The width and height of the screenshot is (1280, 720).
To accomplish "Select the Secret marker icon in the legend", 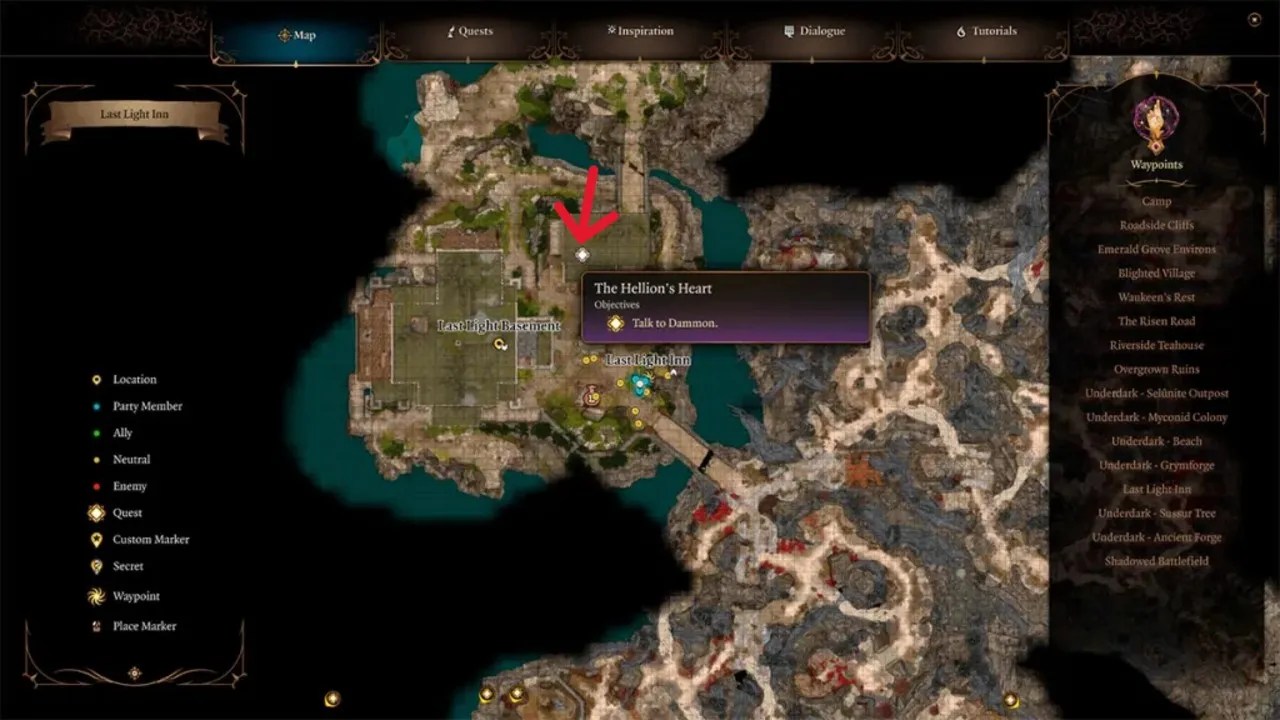I will [x=95, y=566].
